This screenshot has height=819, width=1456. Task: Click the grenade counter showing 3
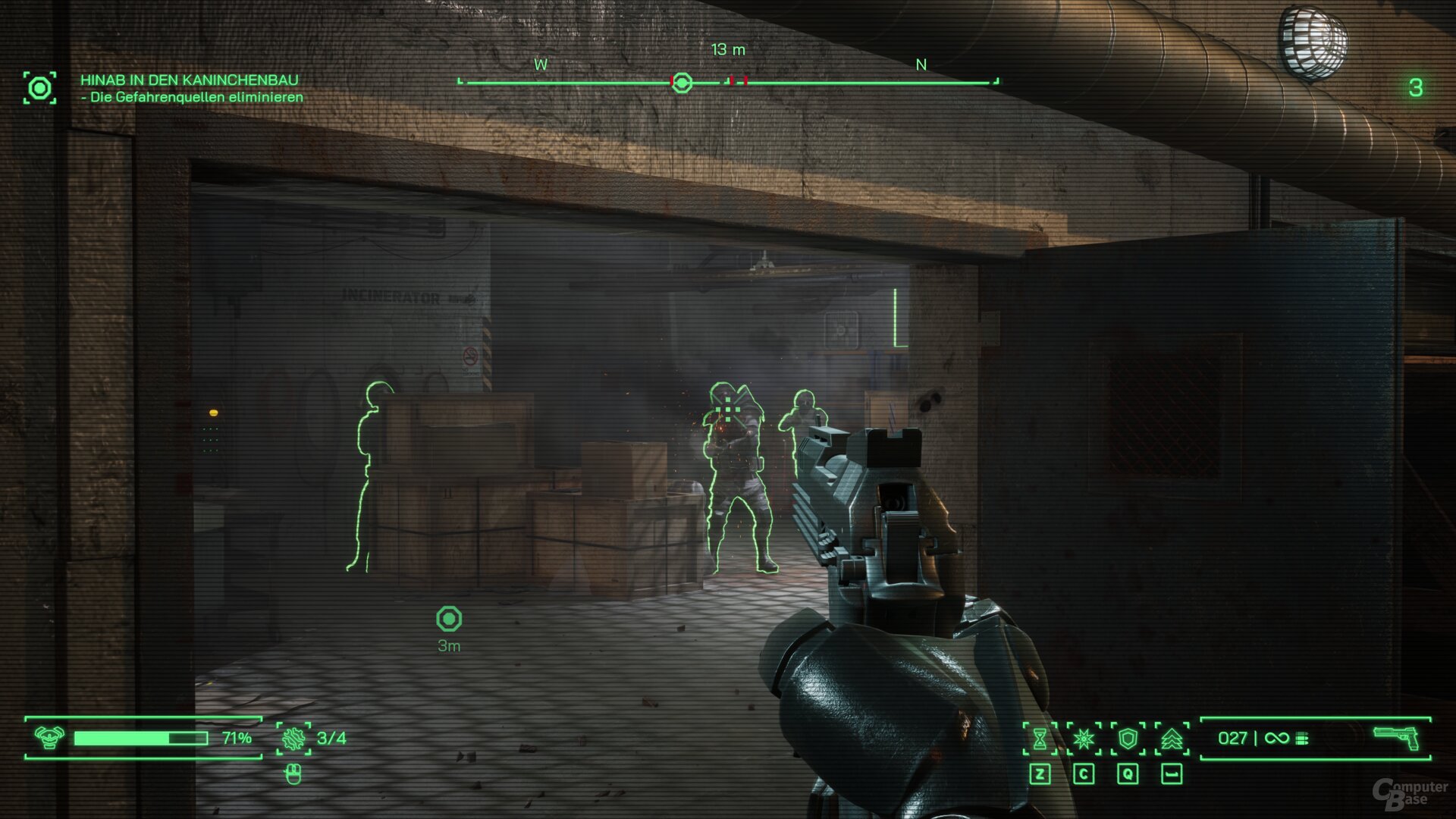pos(1417,86)
